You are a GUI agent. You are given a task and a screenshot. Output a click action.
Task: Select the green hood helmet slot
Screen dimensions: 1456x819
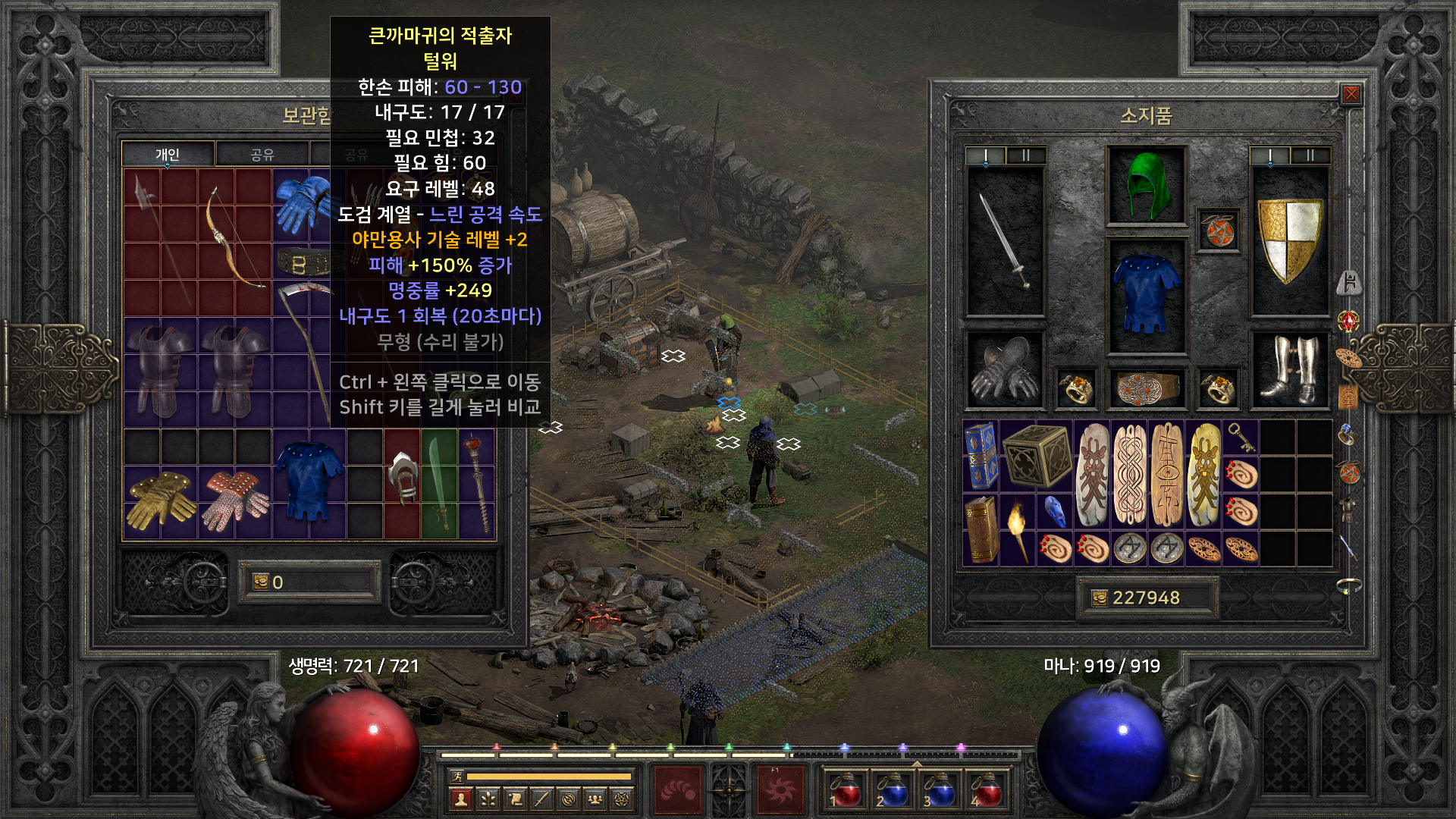tap(1146, 186)
